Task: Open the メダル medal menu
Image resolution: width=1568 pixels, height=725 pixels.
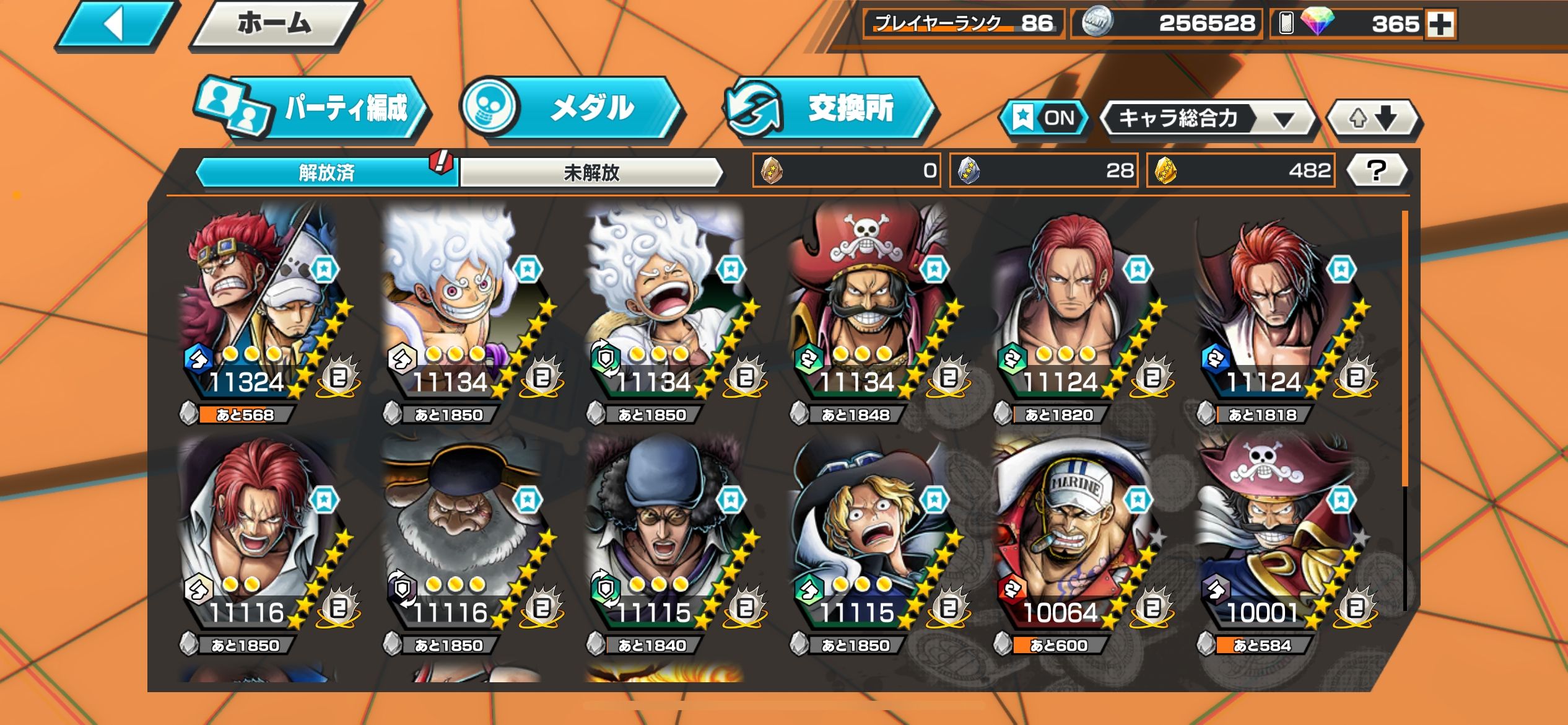Action: pos(573,108)
